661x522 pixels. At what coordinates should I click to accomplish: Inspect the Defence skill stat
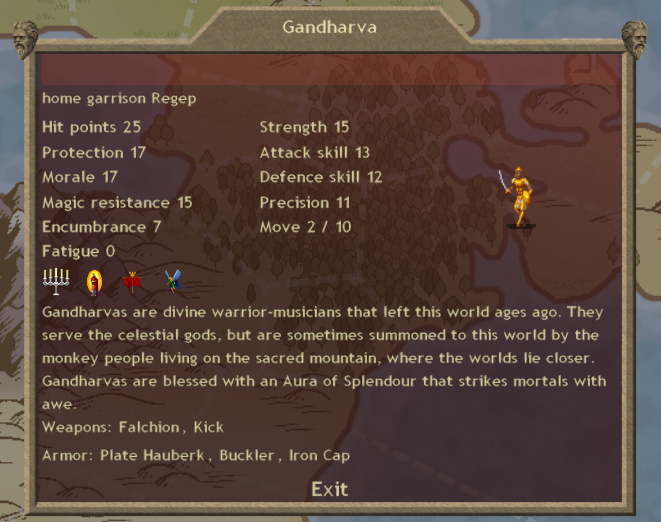coord(320,177)
